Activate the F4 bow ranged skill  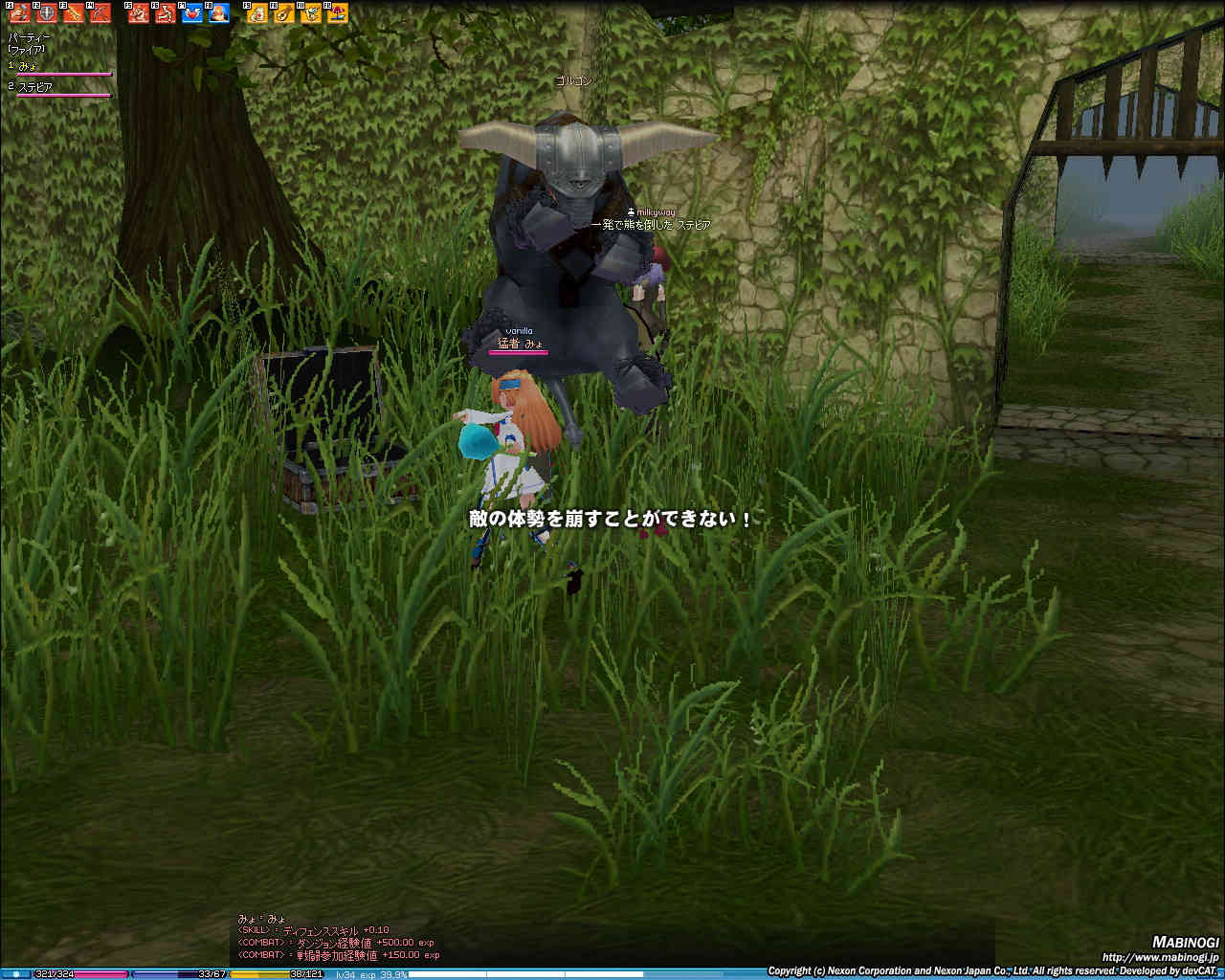100,13
